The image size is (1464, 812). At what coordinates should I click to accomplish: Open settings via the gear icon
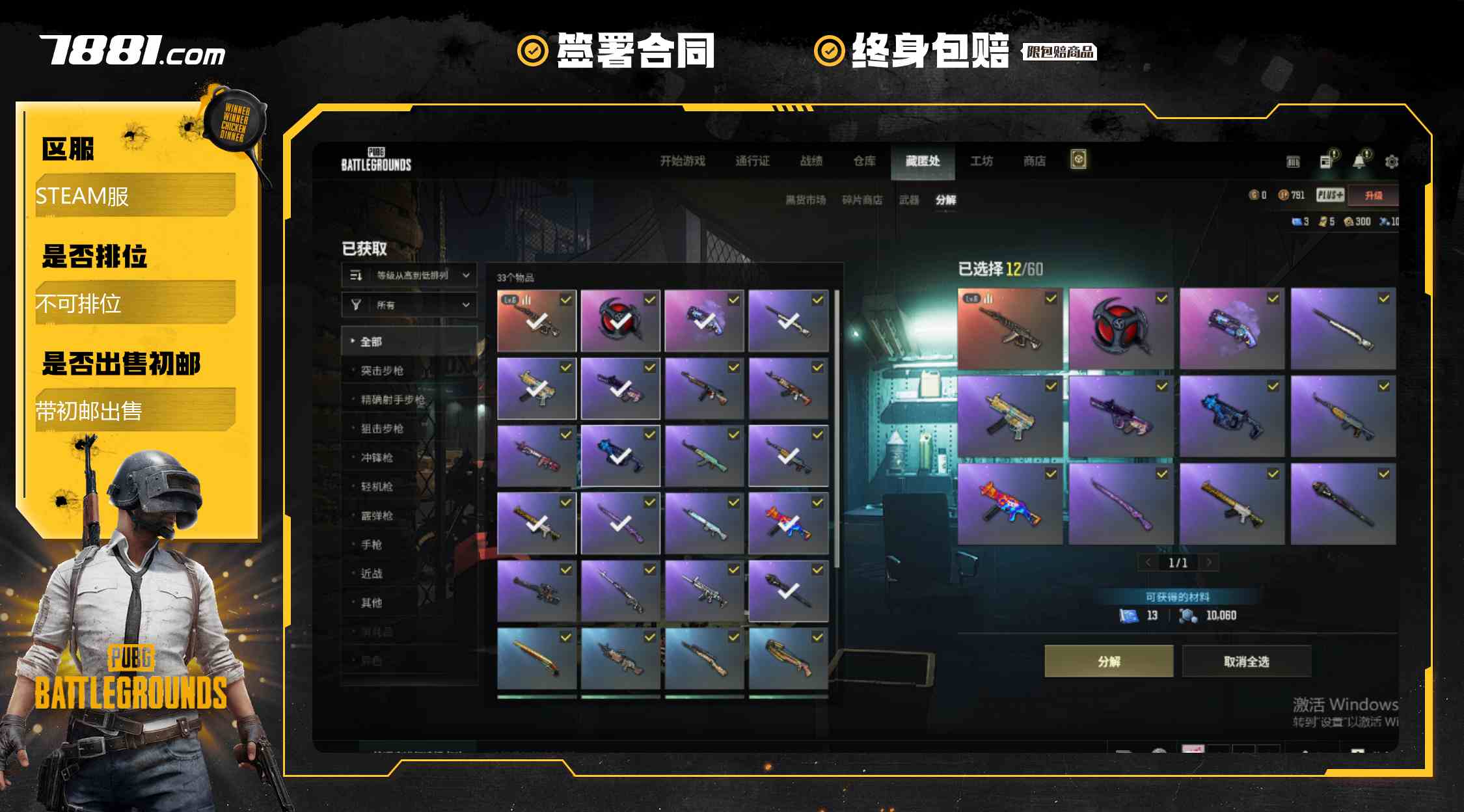point(1391,161)
